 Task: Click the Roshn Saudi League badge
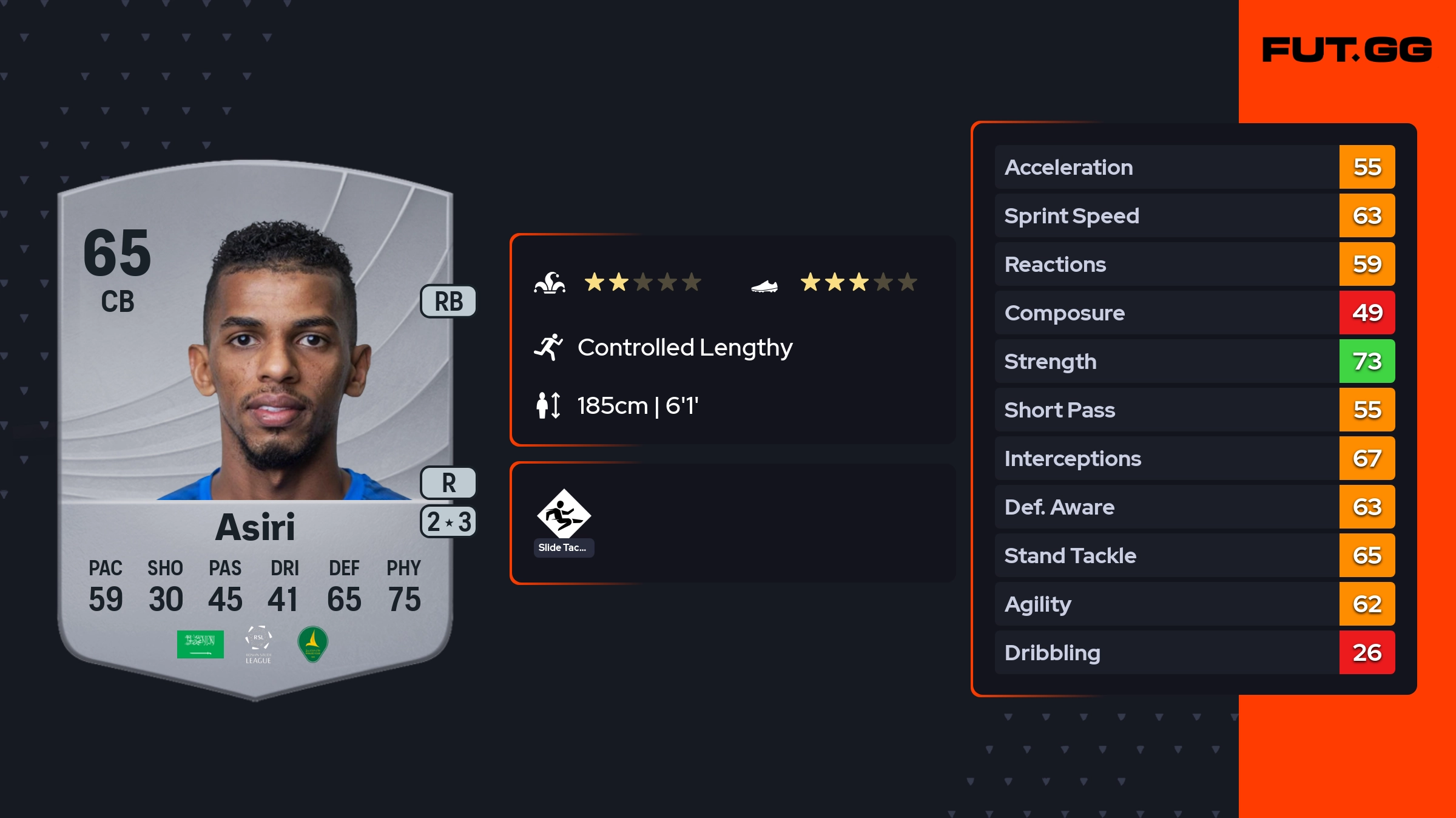pyautogui.click(x=258, y=644)
